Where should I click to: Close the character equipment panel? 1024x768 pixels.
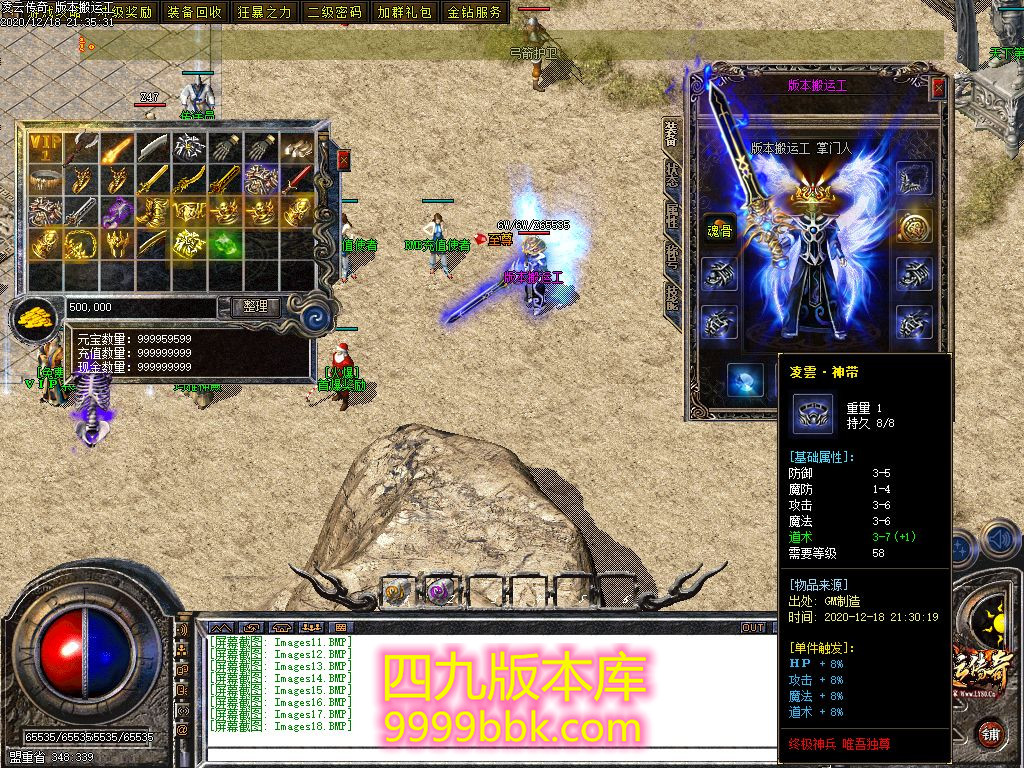tap(938, 87)
